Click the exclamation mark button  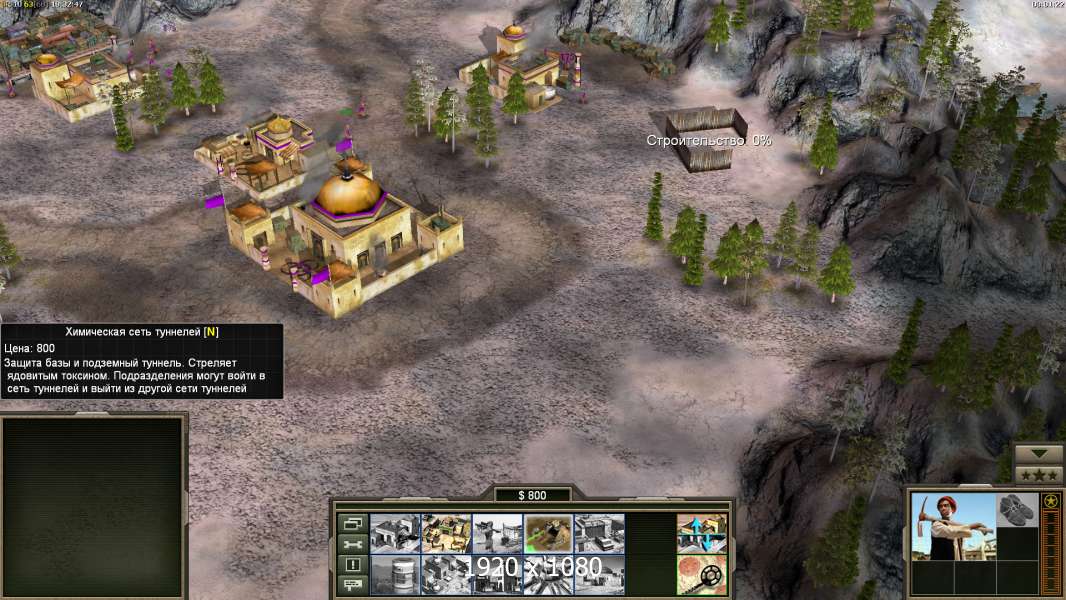351,565
